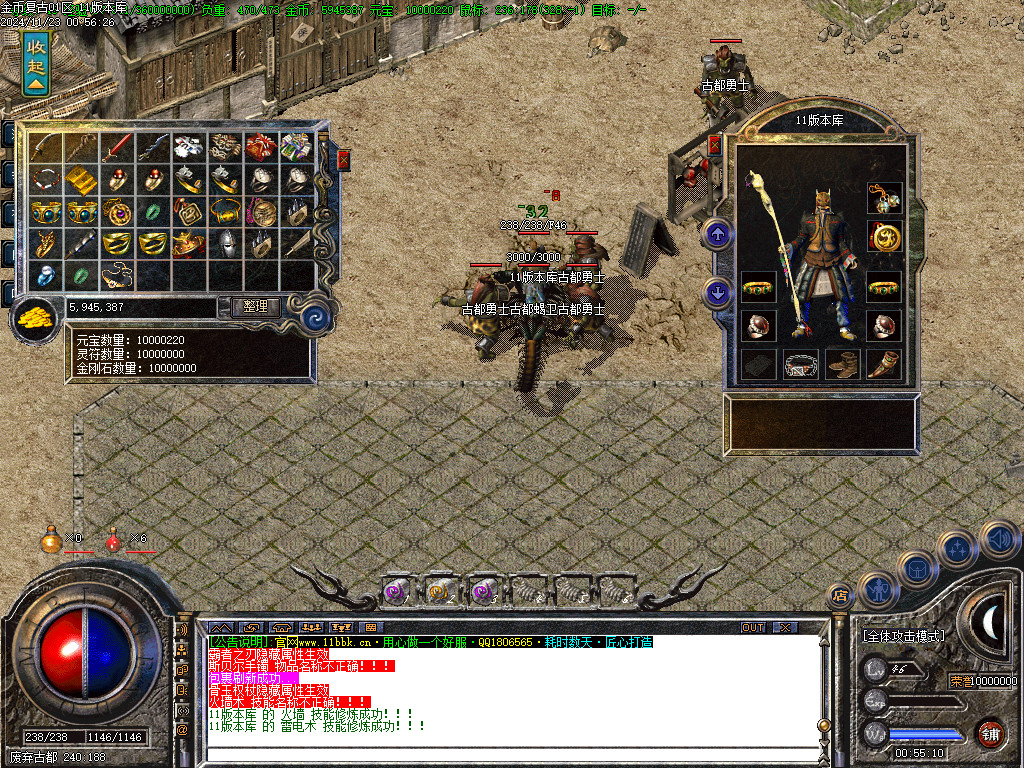1024x768 pixels.
Task: Click the OUT button on chat bar
Action: point(752,627)
